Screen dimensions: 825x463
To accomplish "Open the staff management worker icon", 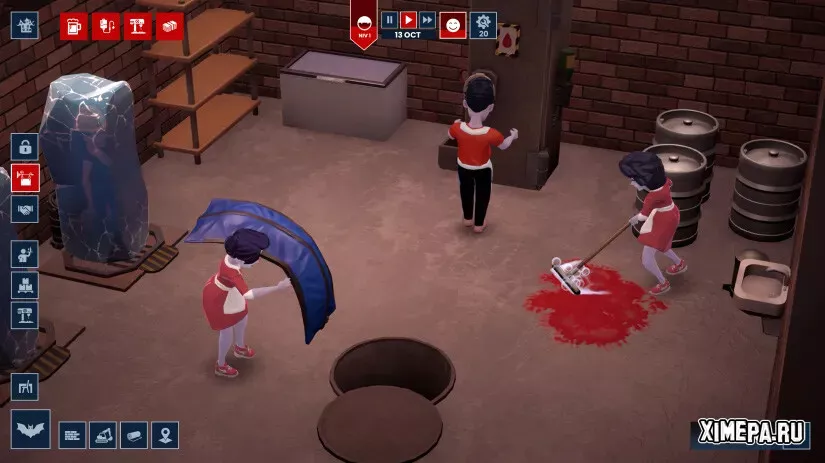I will 25,254.
